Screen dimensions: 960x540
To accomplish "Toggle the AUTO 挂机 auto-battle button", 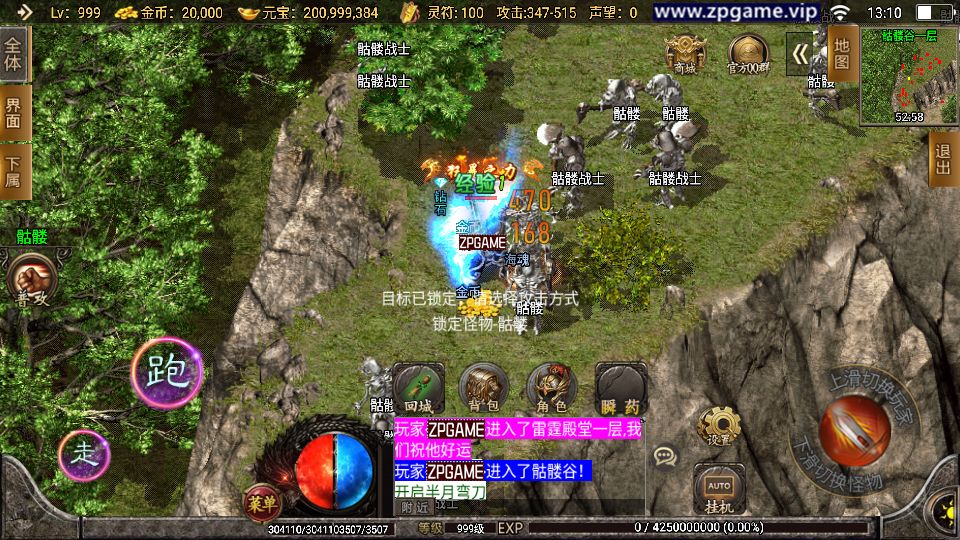I will (716, 489).
